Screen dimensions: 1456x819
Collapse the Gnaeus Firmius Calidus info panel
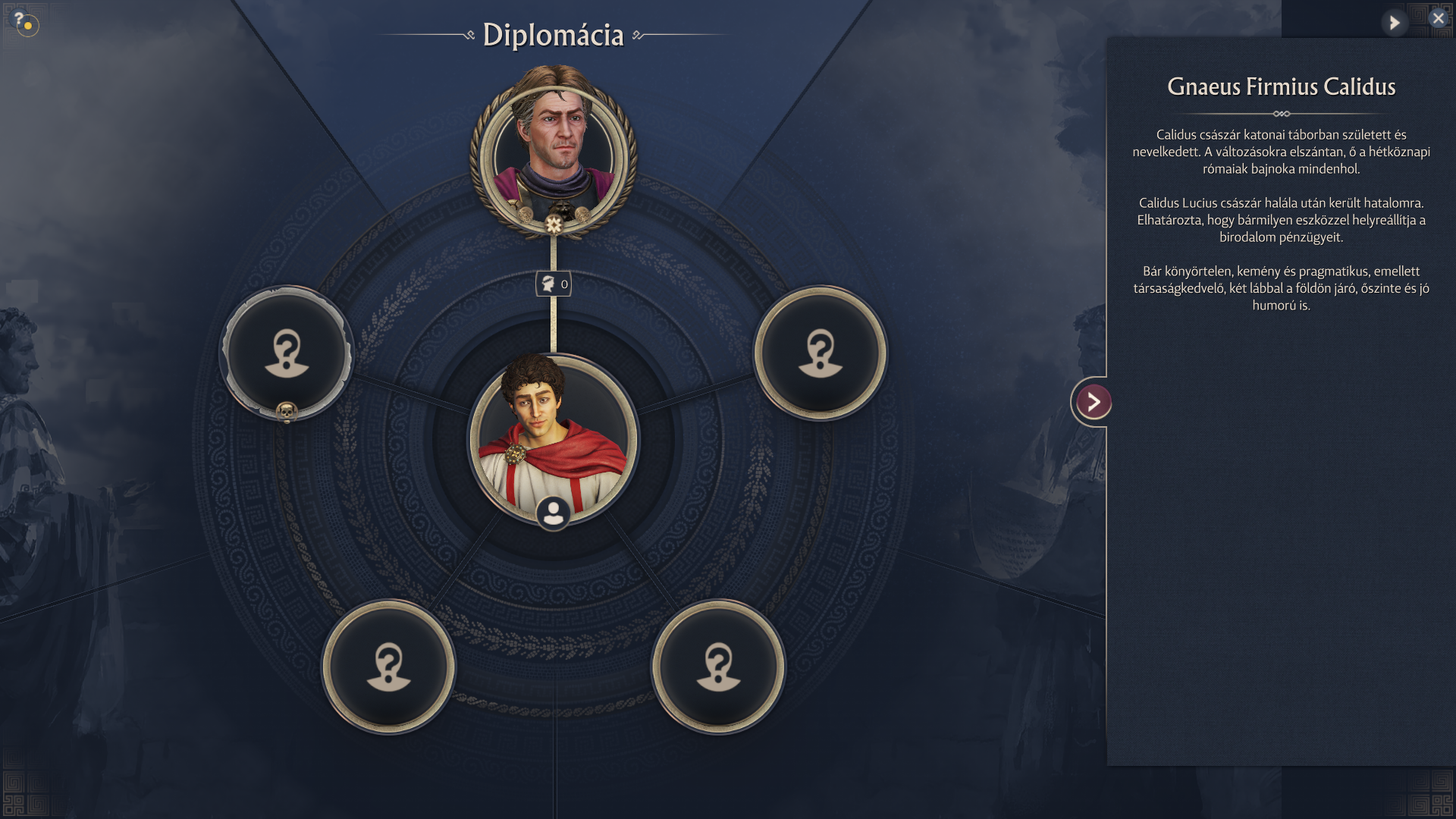pos(1093,402)
